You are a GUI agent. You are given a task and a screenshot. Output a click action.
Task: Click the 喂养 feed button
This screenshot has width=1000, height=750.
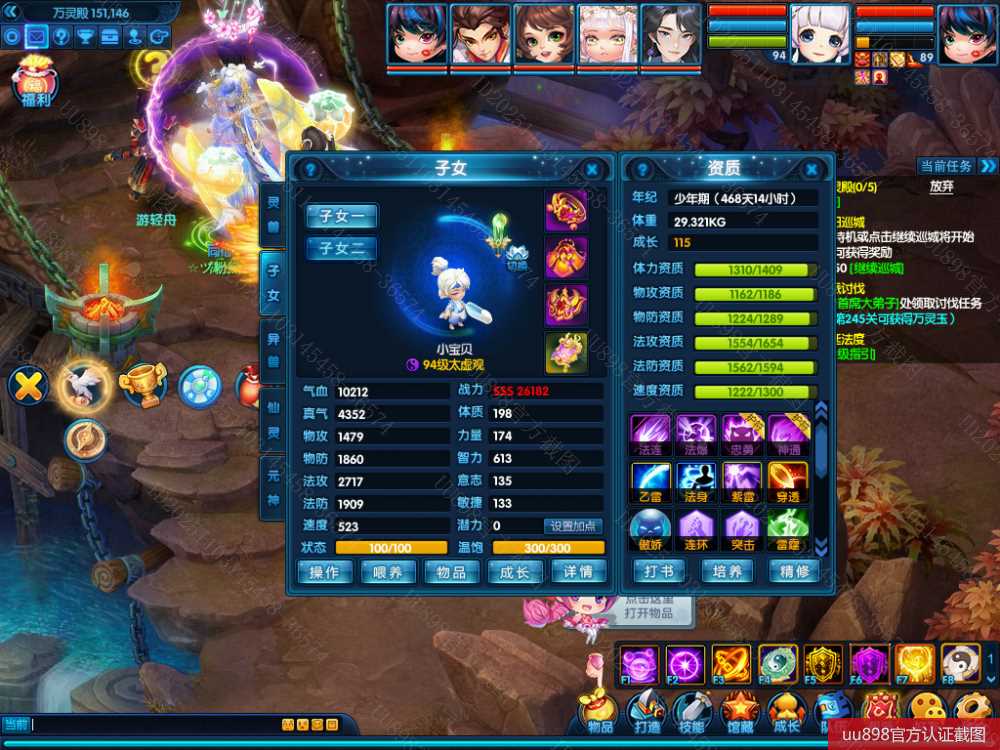pyautogui.click(x=388, y=572)
